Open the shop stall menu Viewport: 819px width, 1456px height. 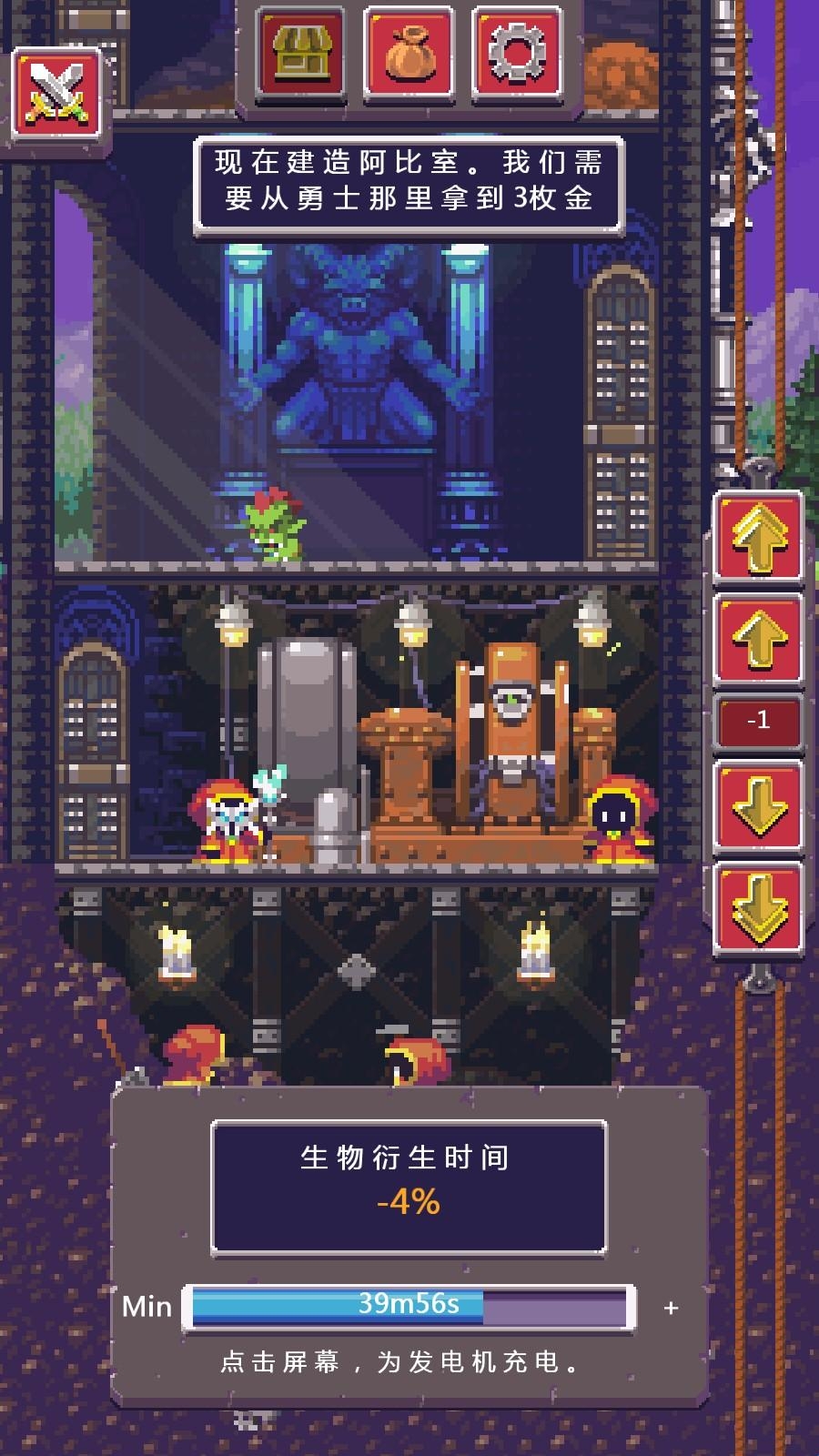coord(300,52)
